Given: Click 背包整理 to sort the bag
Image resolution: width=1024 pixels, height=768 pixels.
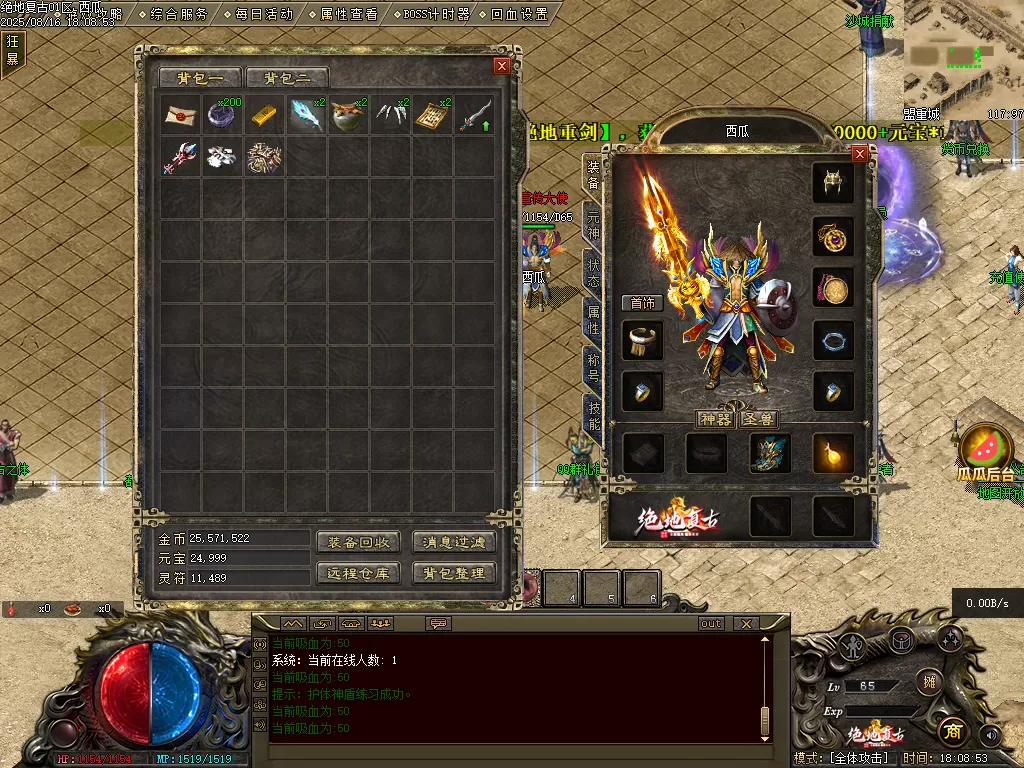Looking at the screenshot, I should point(454,573).
